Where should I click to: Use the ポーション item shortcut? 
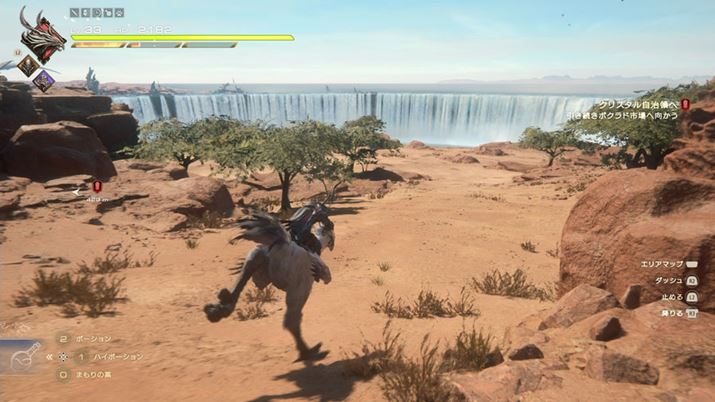click(95, 339)
